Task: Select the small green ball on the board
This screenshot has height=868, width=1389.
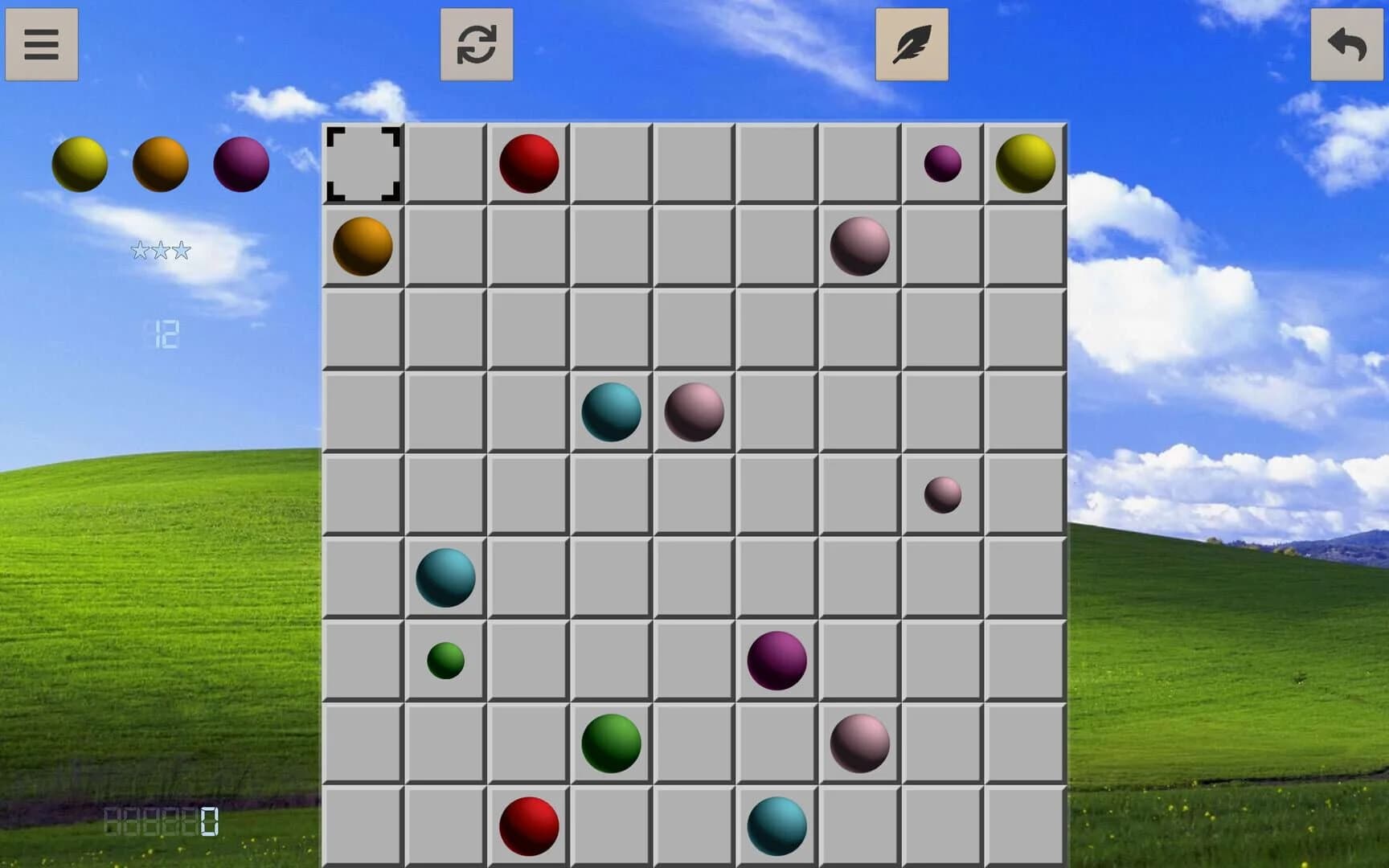Action: pyautogui.click(x=445, y=661)
